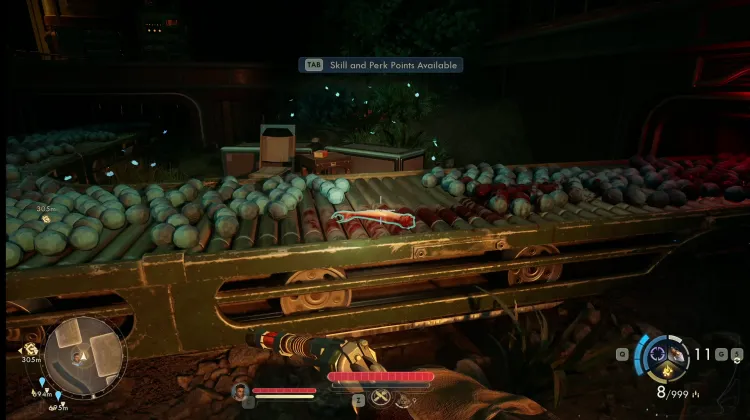Select the purple crosshair weapon wheel slot
Image resolution: width=750 pixels, height=420 pixels.
click(x=655, y=353)
